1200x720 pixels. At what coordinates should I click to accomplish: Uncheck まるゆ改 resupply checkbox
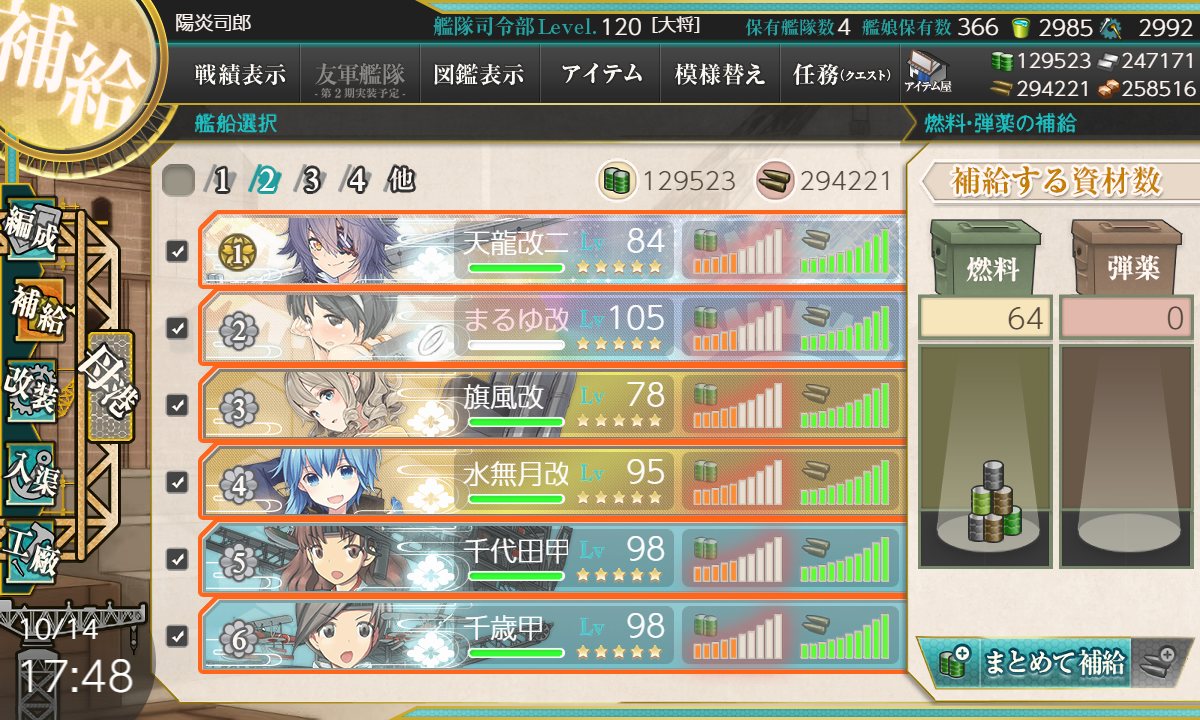(x=177, y=328)
